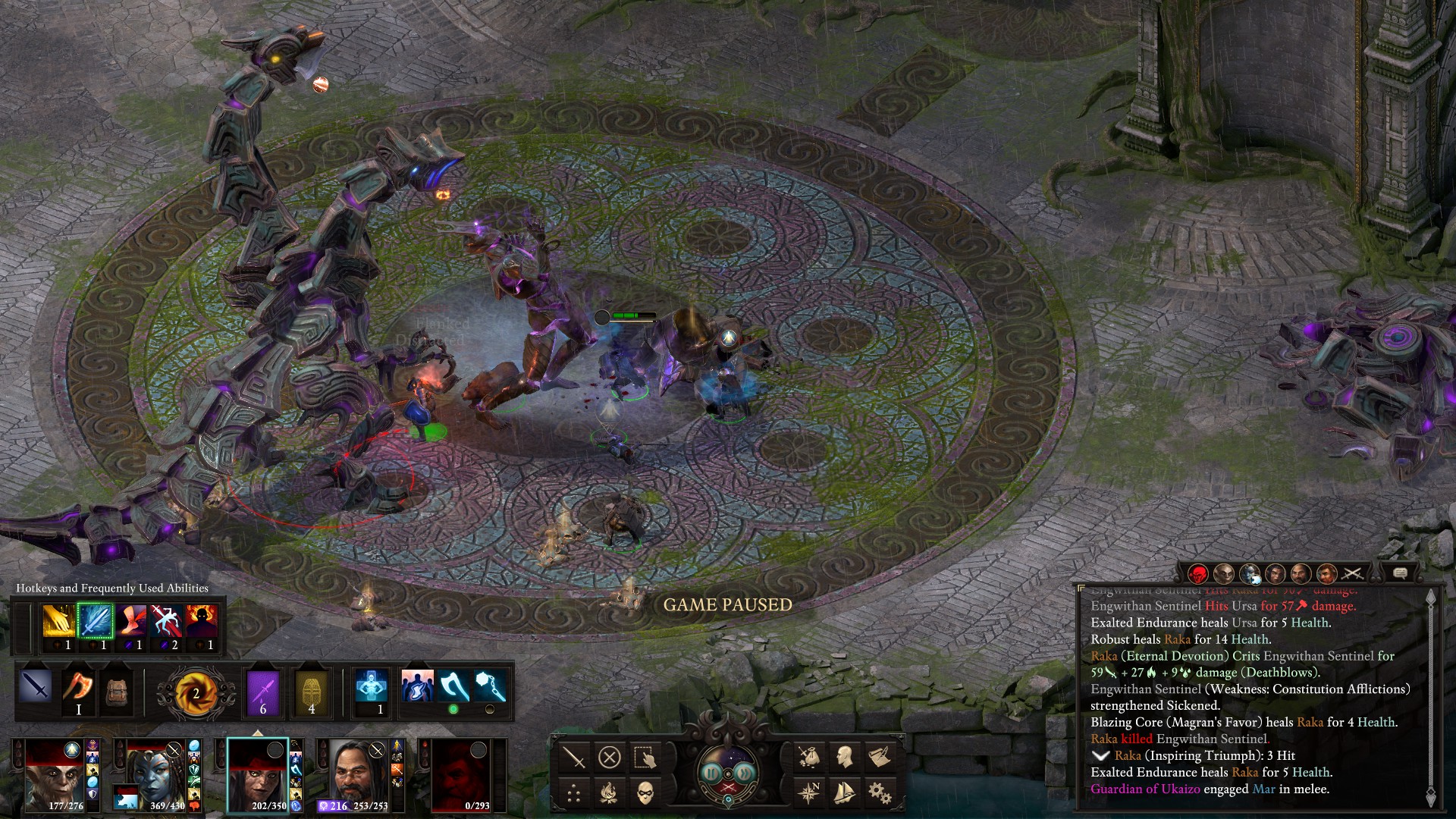The image size is (1456, 819).
Task: Toggle the glowing axe modal ability
Action: (x=453, y=687)
